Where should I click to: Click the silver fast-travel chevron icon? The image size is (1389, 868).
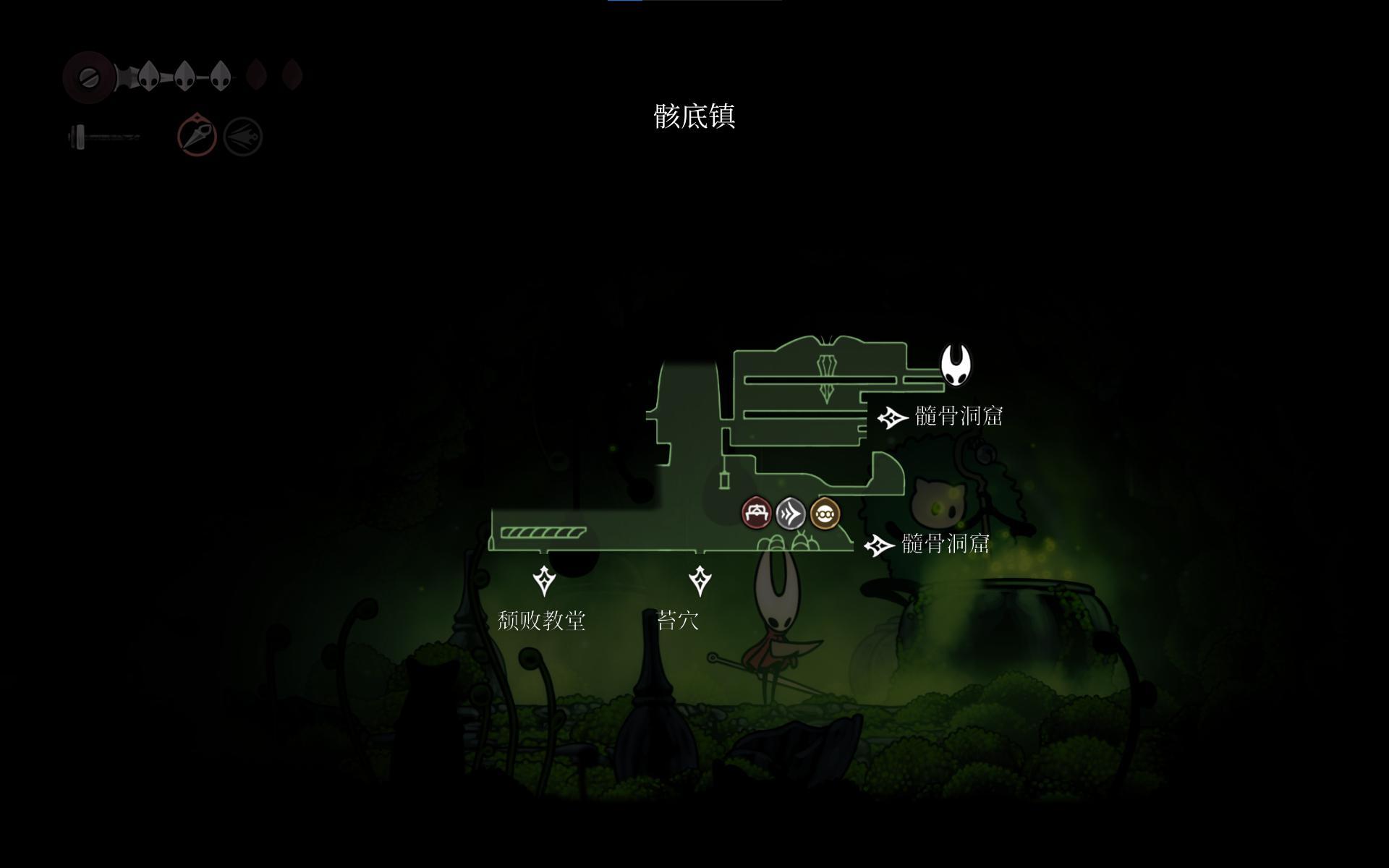click(791, 514)
